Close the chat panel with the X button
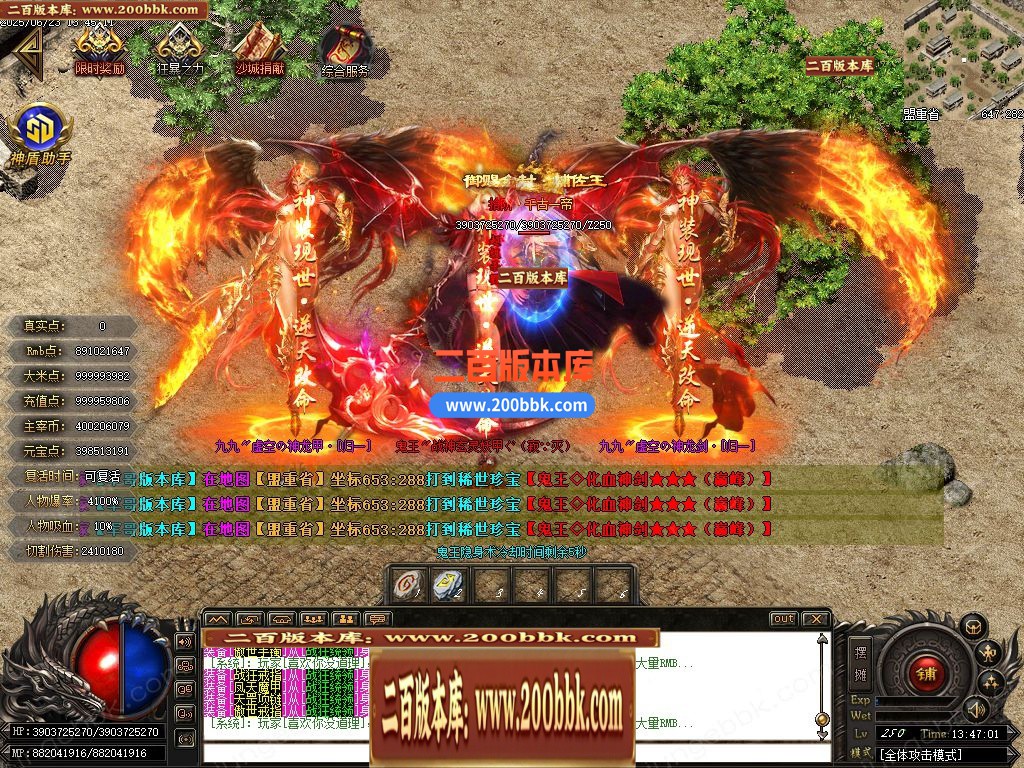1024x768 pixels. click(815, 619)
